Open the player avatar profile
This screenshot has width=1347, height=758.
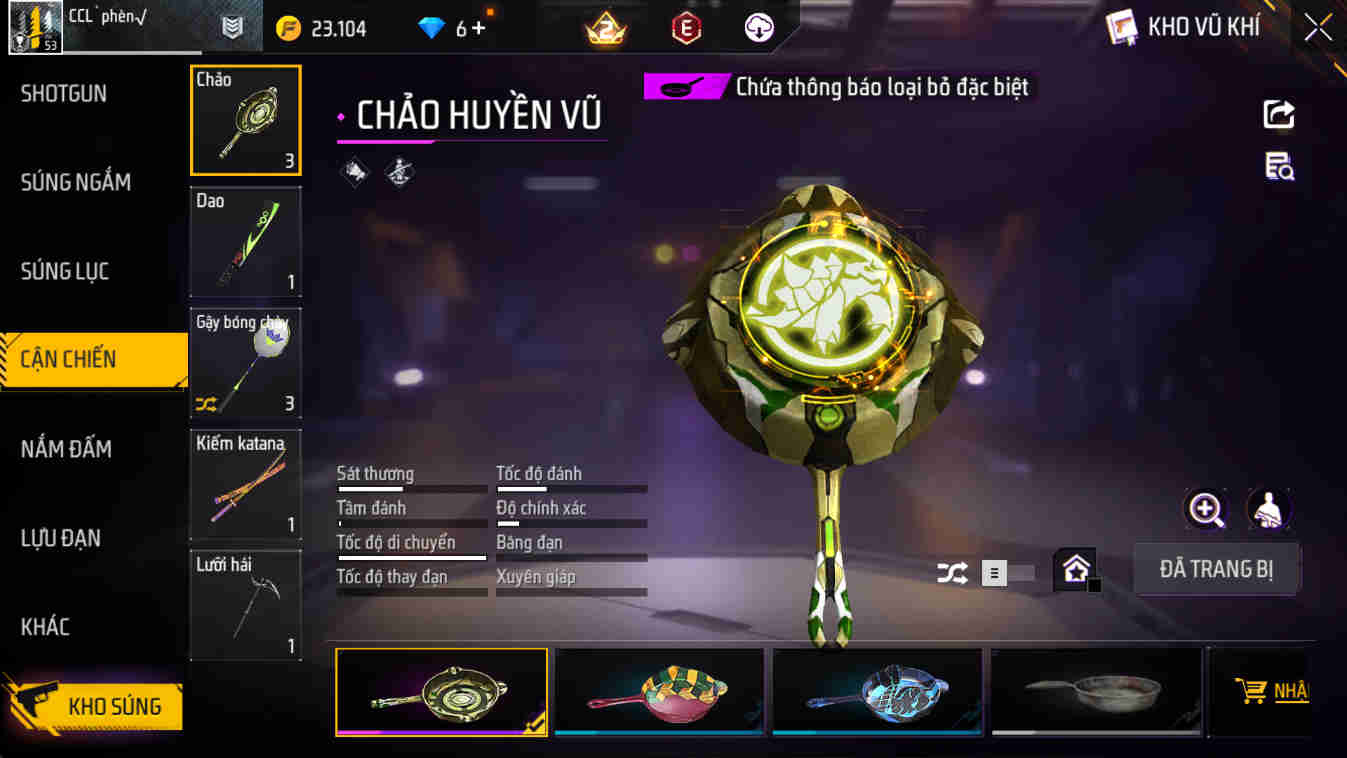pyautogui.click(x=36, y=25)
